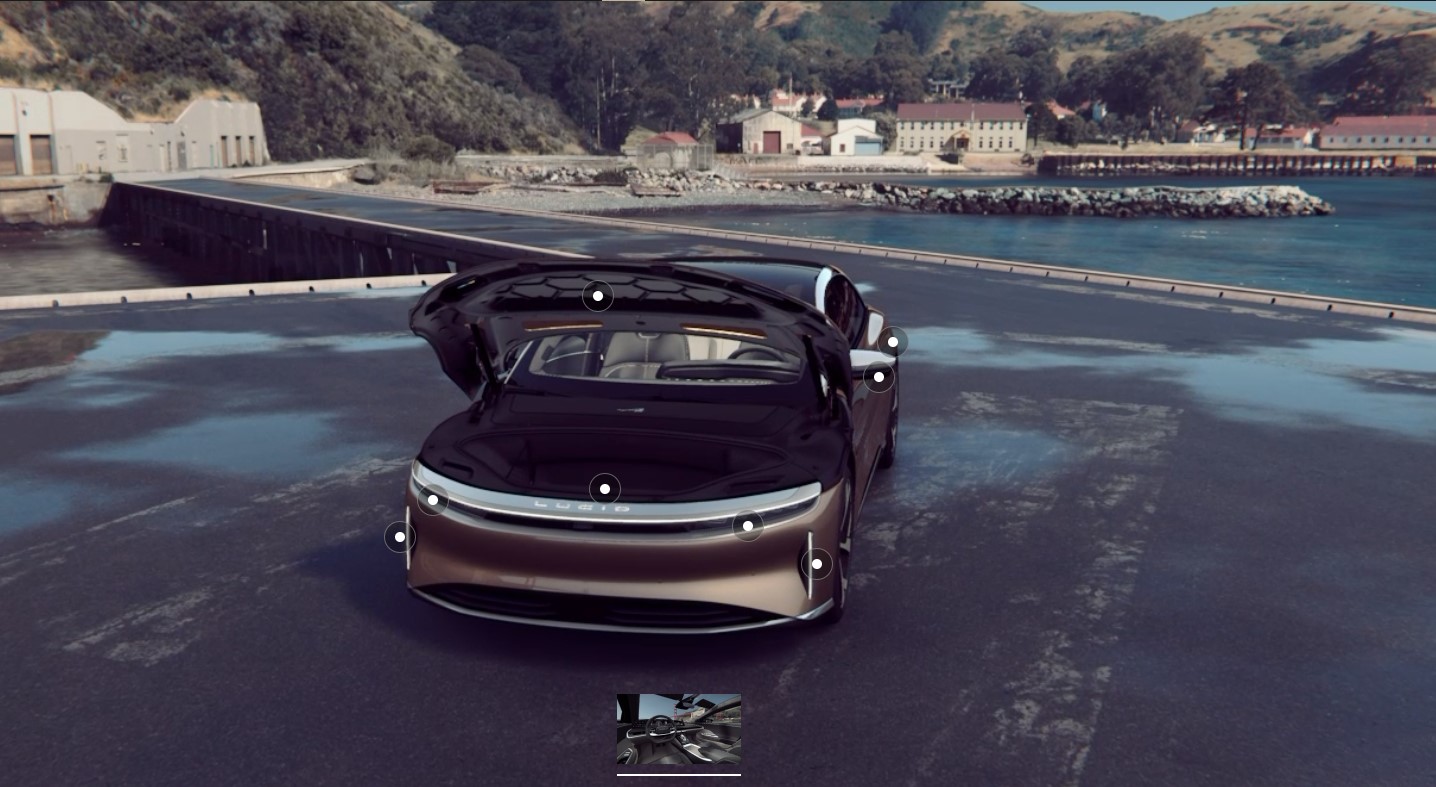Image resolution: width=1436 pixels, height=787 pixels.
Task: Open the right bumper air intake hotspot
Action: point(816,563)
